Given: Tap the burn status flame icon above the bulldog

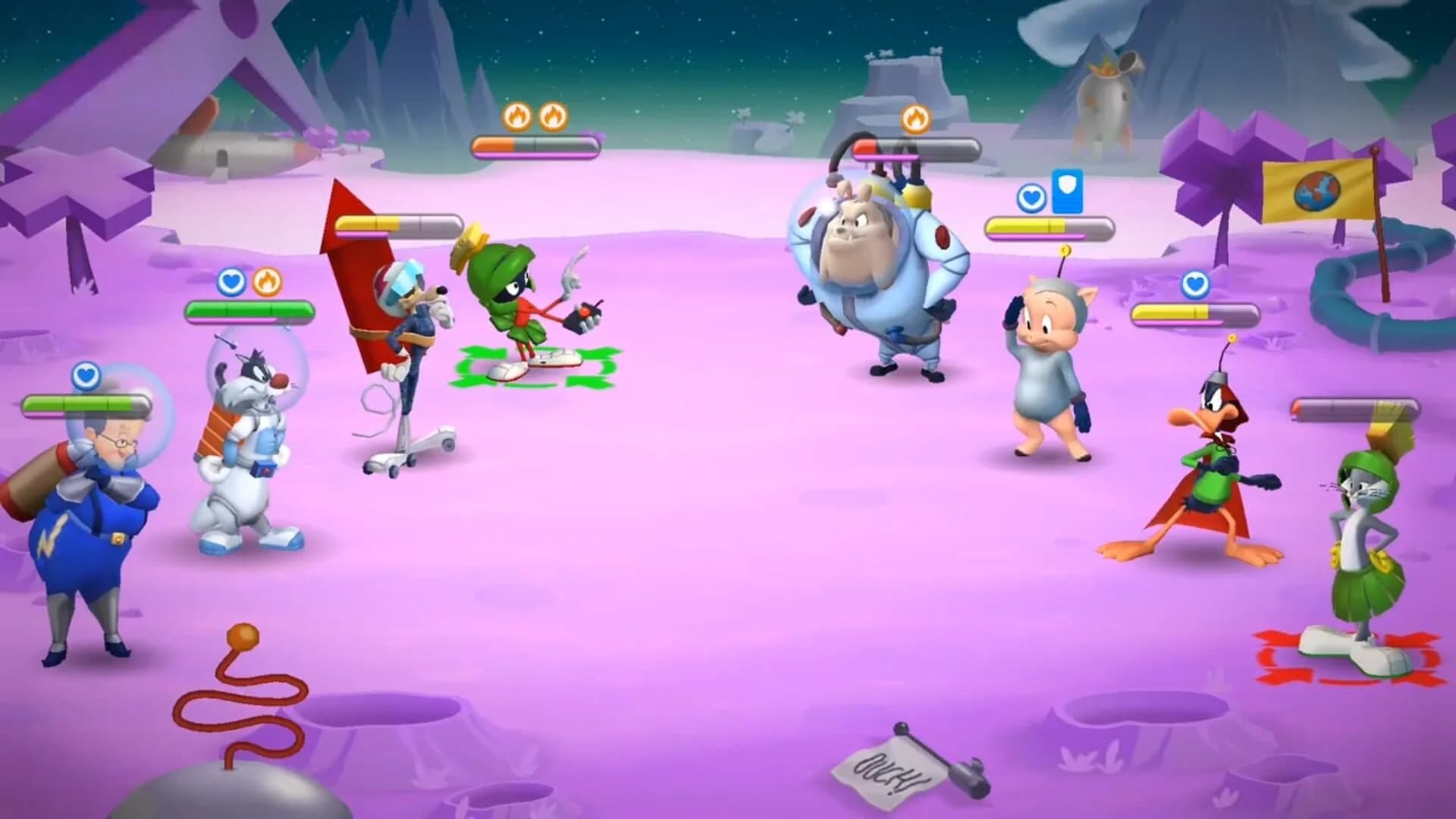Looking at the screenshot, I should [915, 118].
